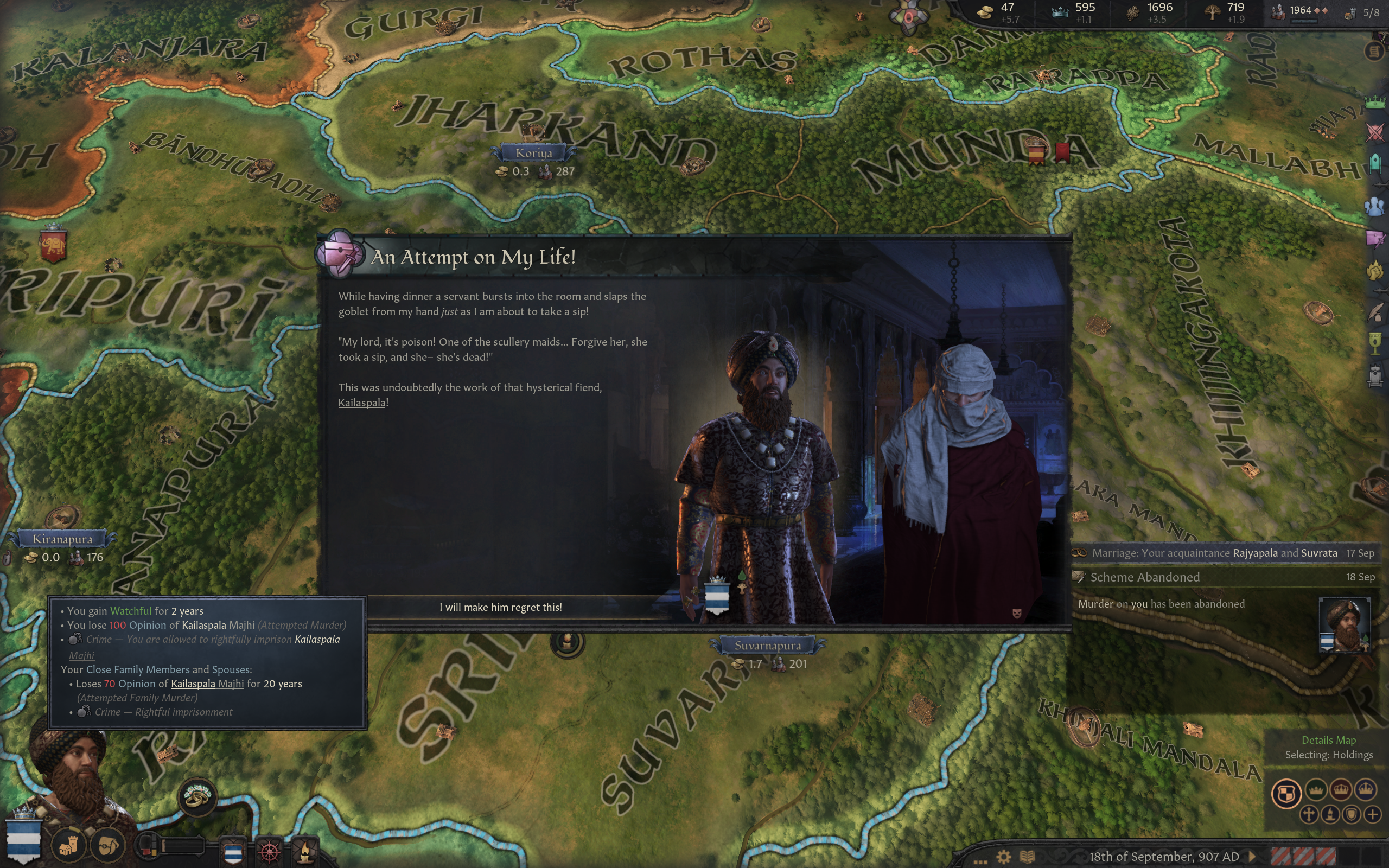Open the Faith wheel menu

pos(269,851)
